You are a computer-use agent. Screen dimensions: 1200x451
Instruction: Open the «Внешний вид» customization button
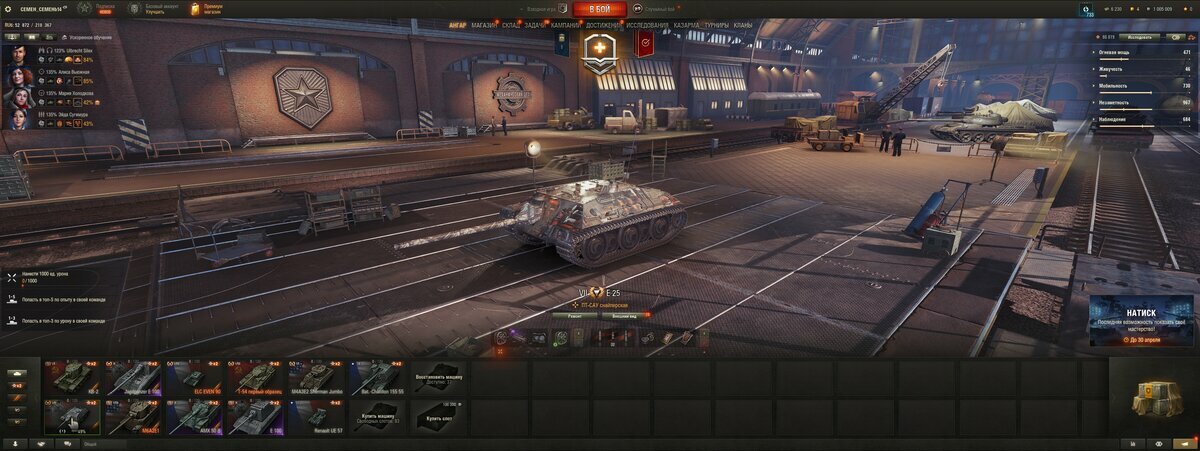625,314
